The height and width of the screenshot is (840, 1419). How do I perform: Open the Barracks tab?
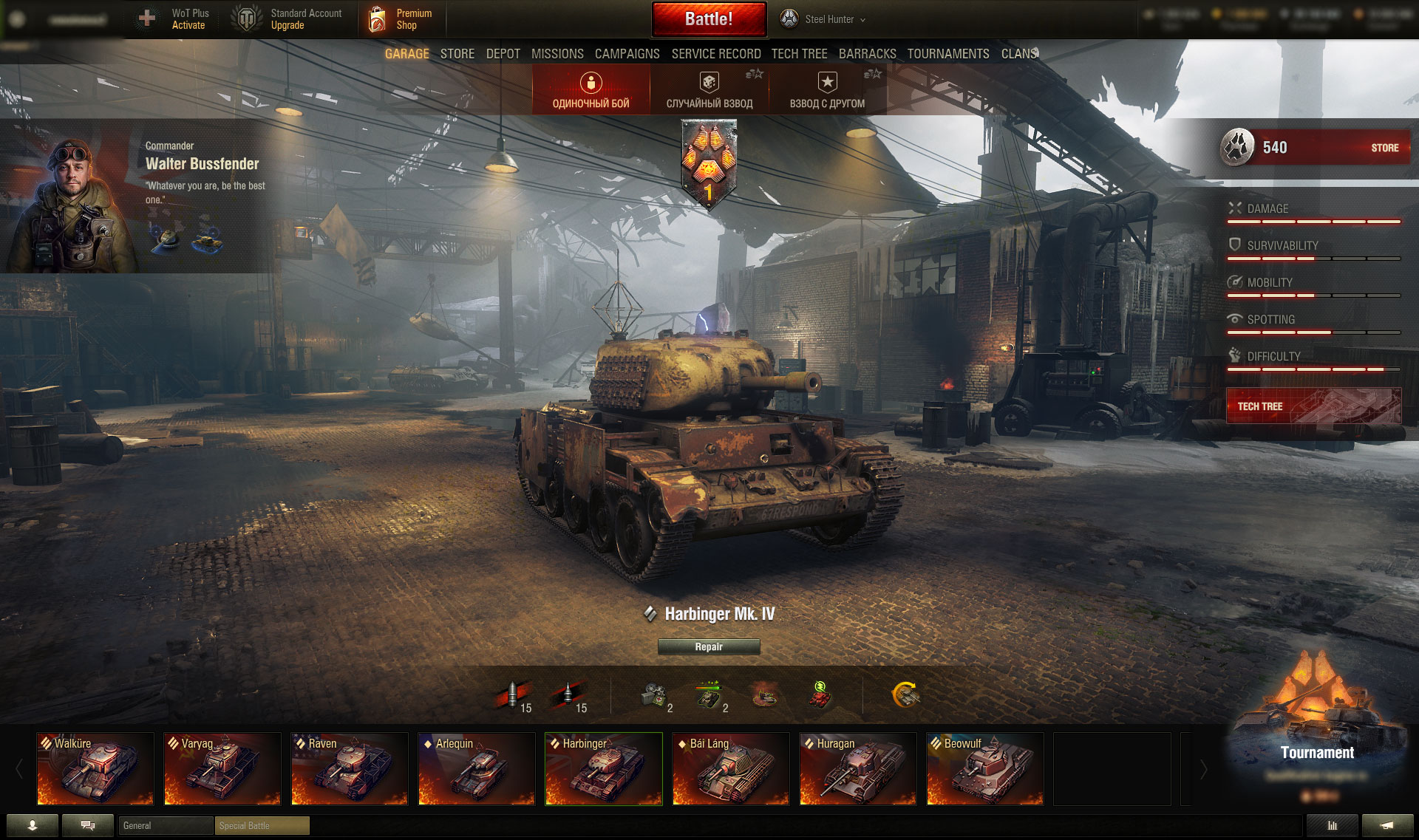click(867, 54)
